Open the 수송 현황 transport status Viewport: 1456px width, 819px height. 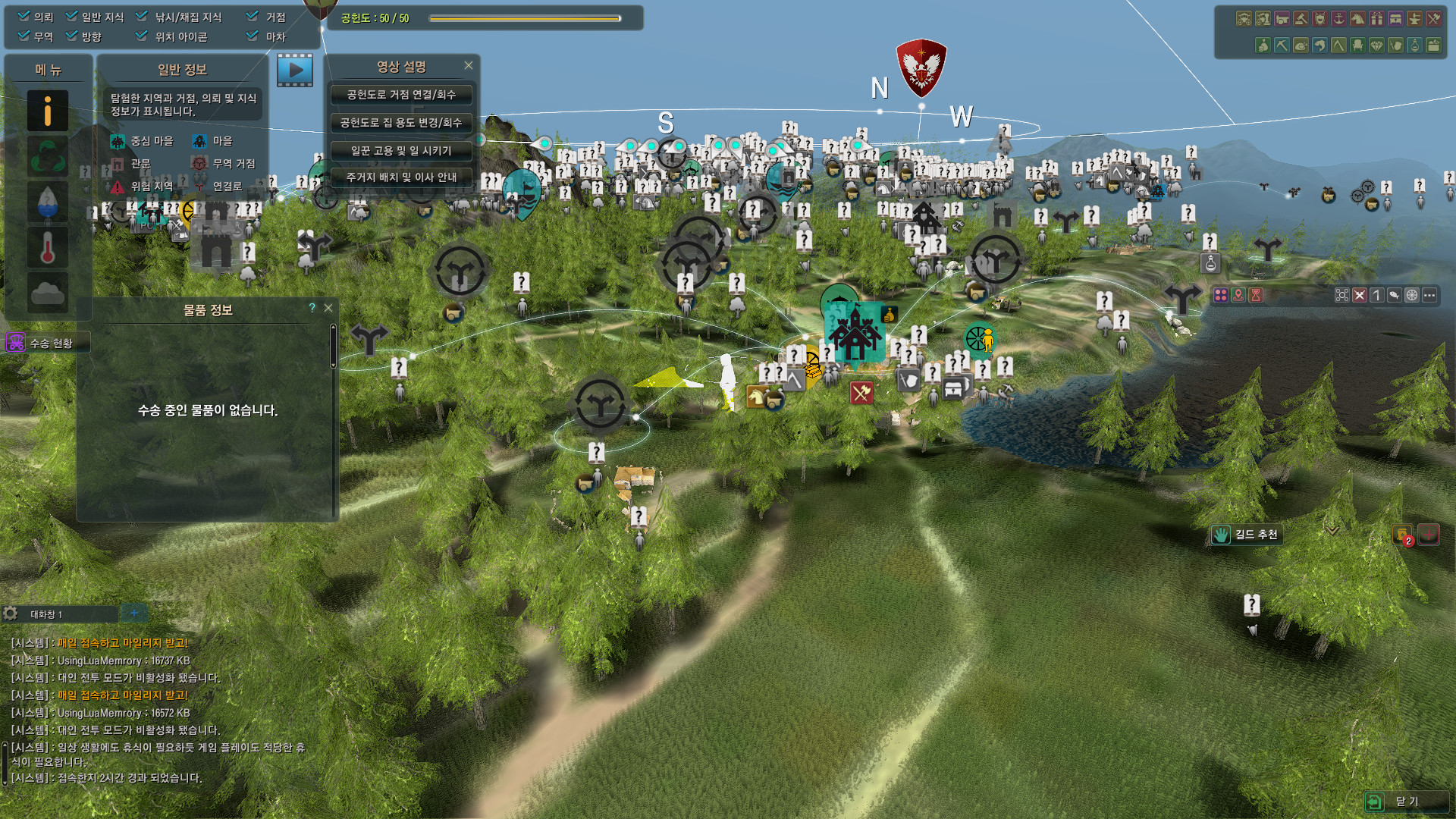[x=49, y=344]
